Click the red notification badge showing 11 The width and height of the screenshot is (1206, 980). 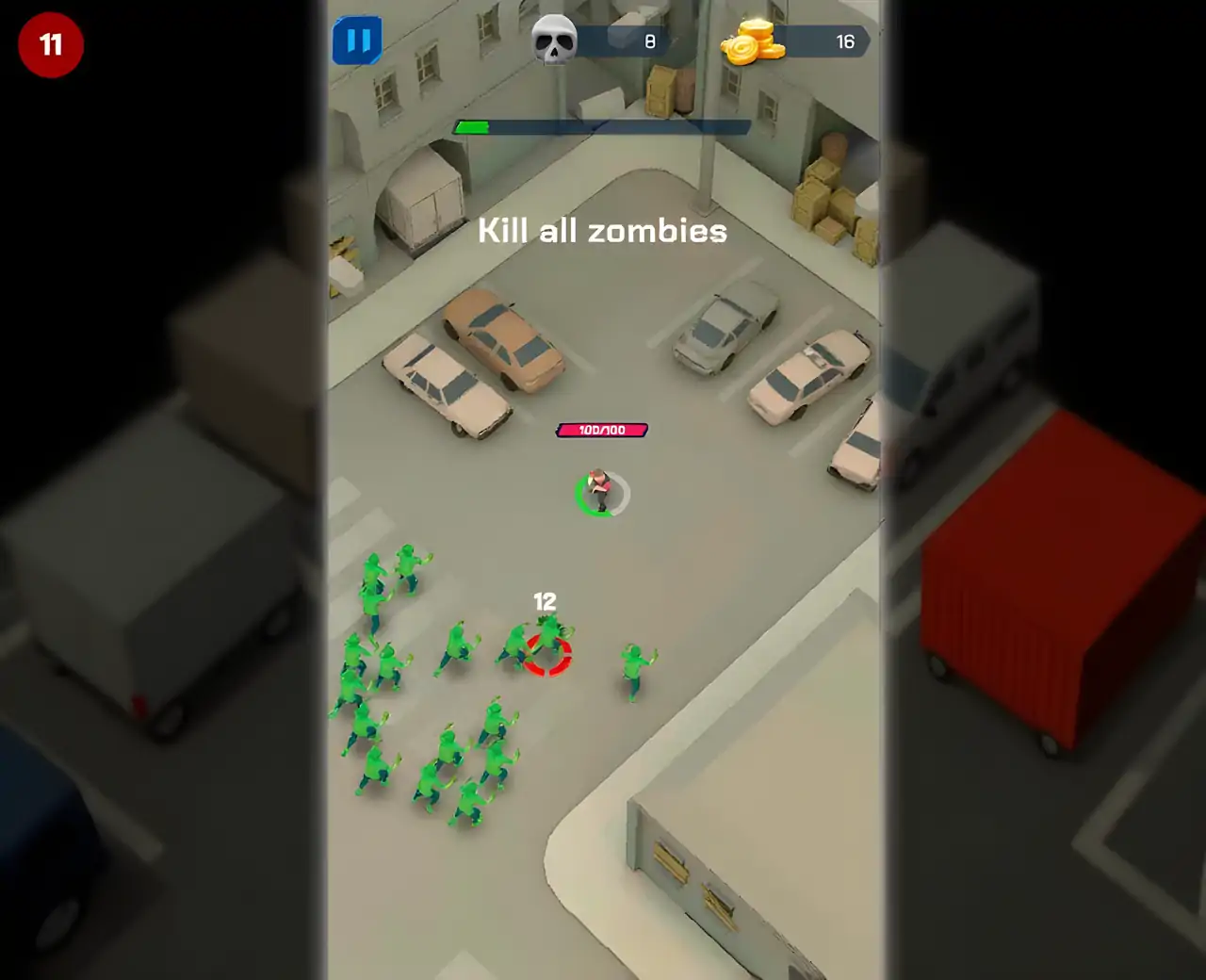(x=50, y=44)
